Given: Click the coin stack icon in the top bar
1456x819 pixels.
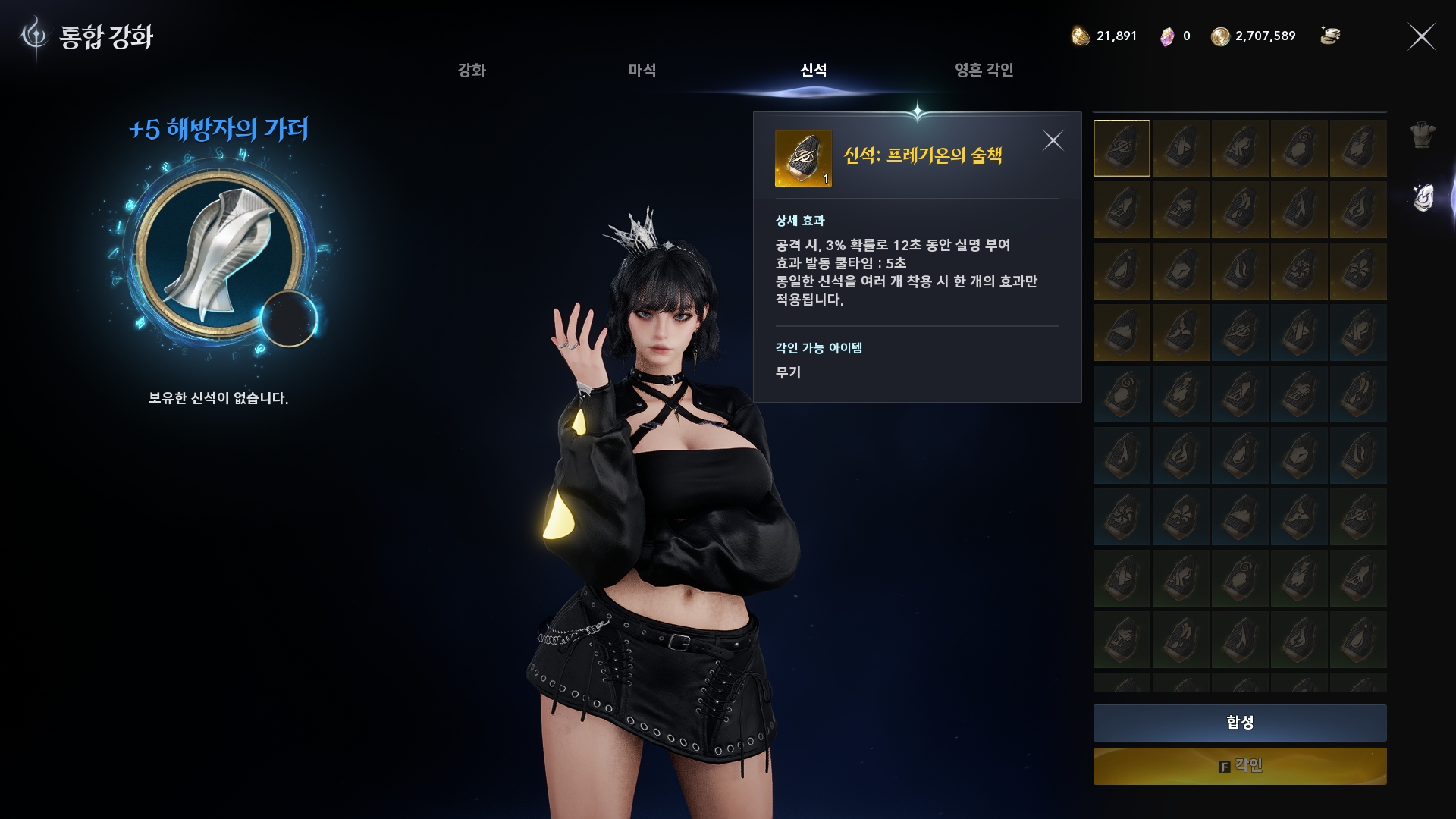Looking at the screenshot, I should [1332, 35].
